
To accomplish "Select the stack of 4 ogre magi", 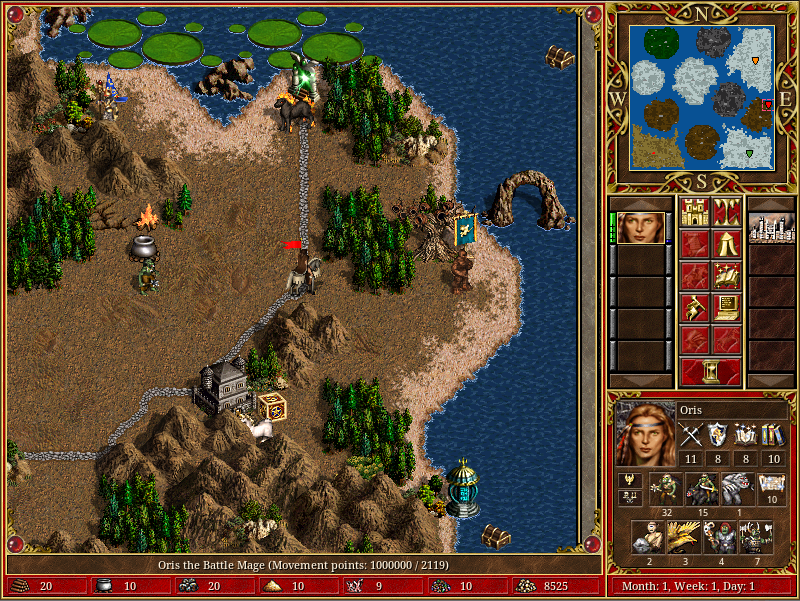I will pos(720,537).
